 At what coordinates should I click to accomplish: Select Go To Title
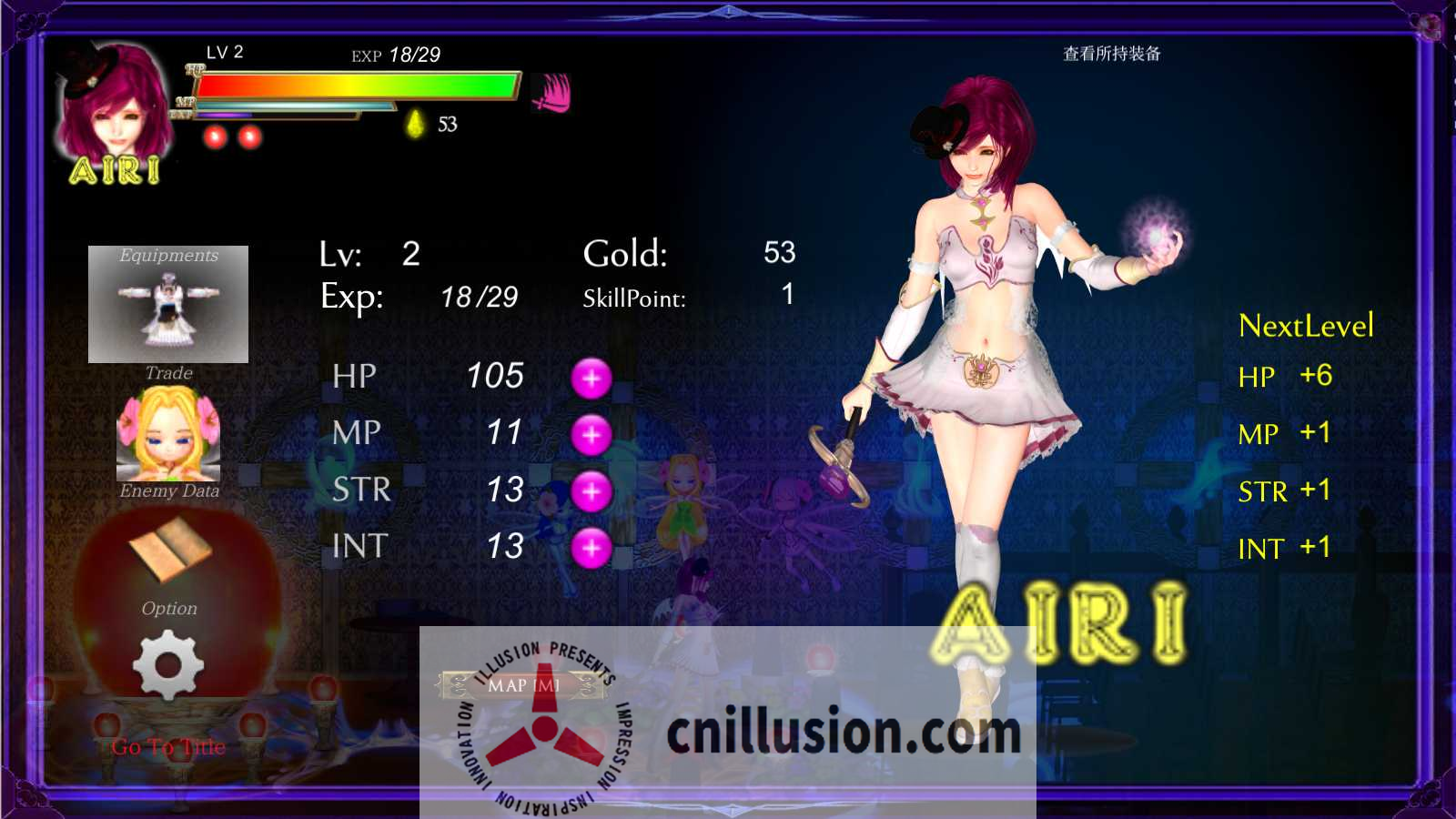pyautogui.click(x=167, y=746)
